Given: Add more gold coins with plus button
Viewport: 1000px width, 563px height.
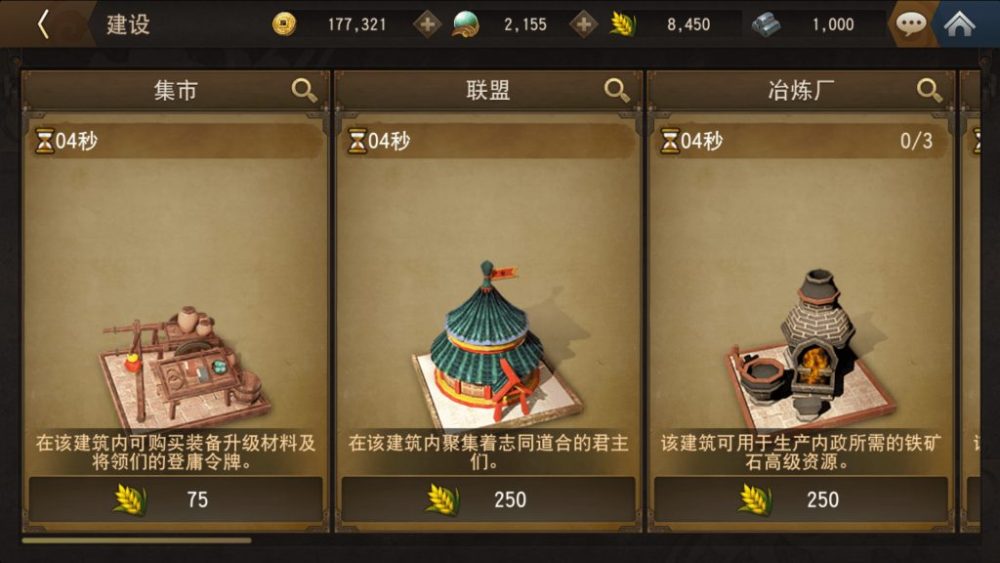Looking at the screenshot, I should pos(428,24).
